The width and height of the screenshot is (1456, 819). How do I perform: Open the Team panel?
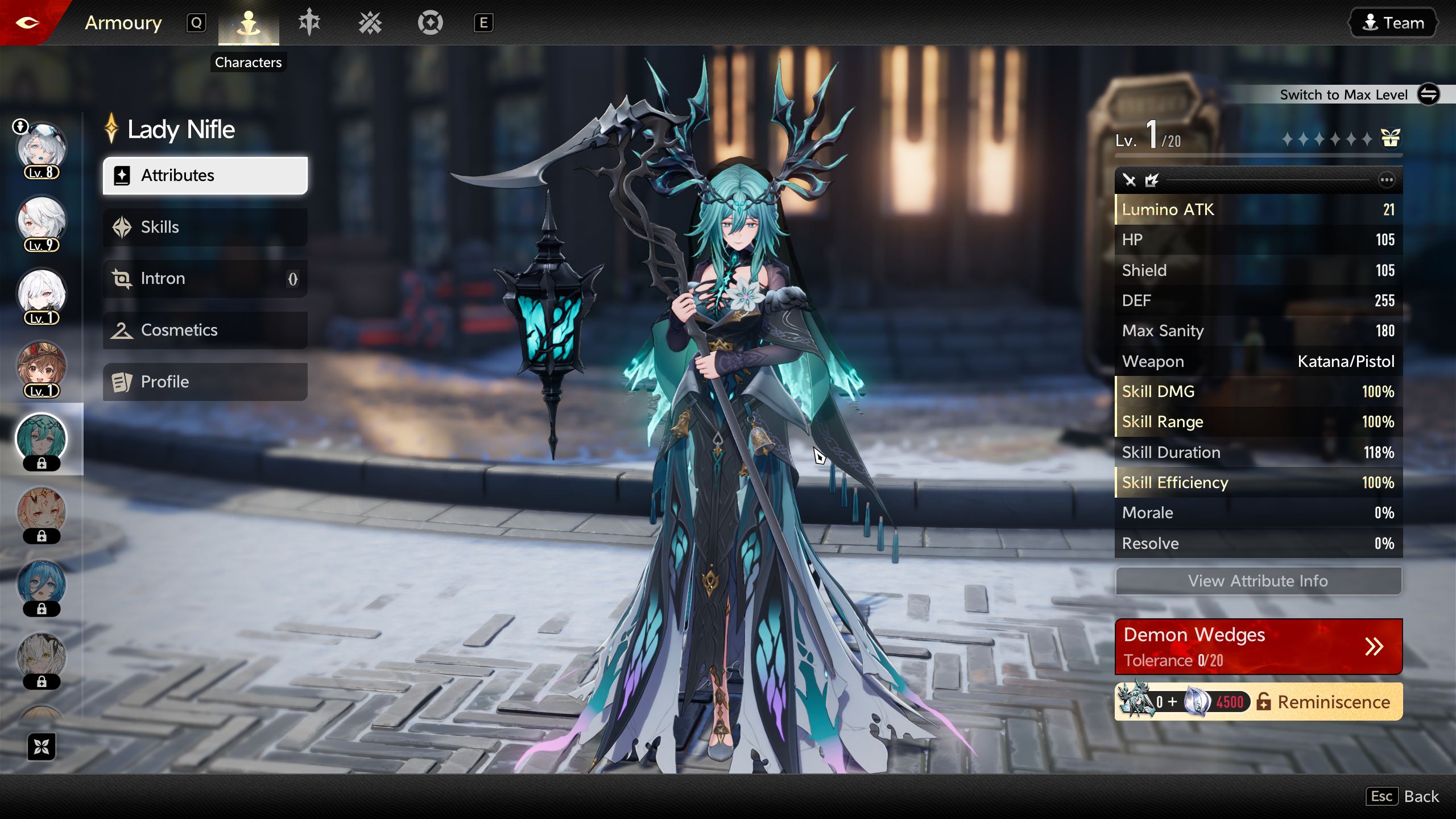1393,23
